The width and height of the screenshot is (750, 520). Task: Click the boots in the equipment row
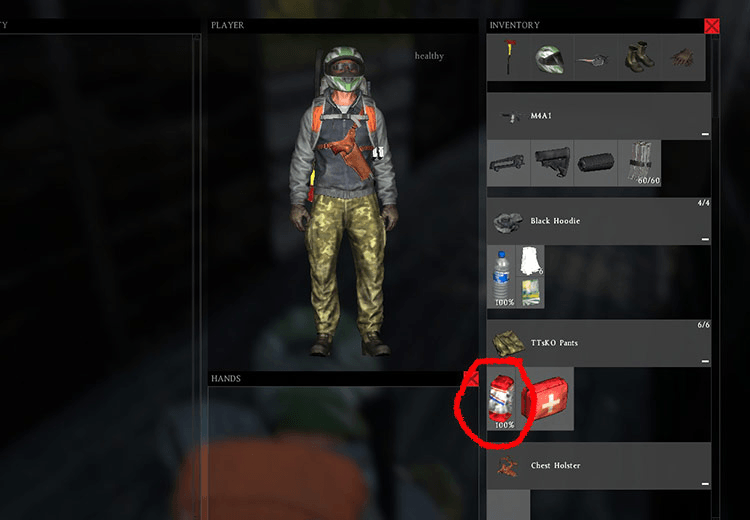pyautogui.click(x=635, y=58)
